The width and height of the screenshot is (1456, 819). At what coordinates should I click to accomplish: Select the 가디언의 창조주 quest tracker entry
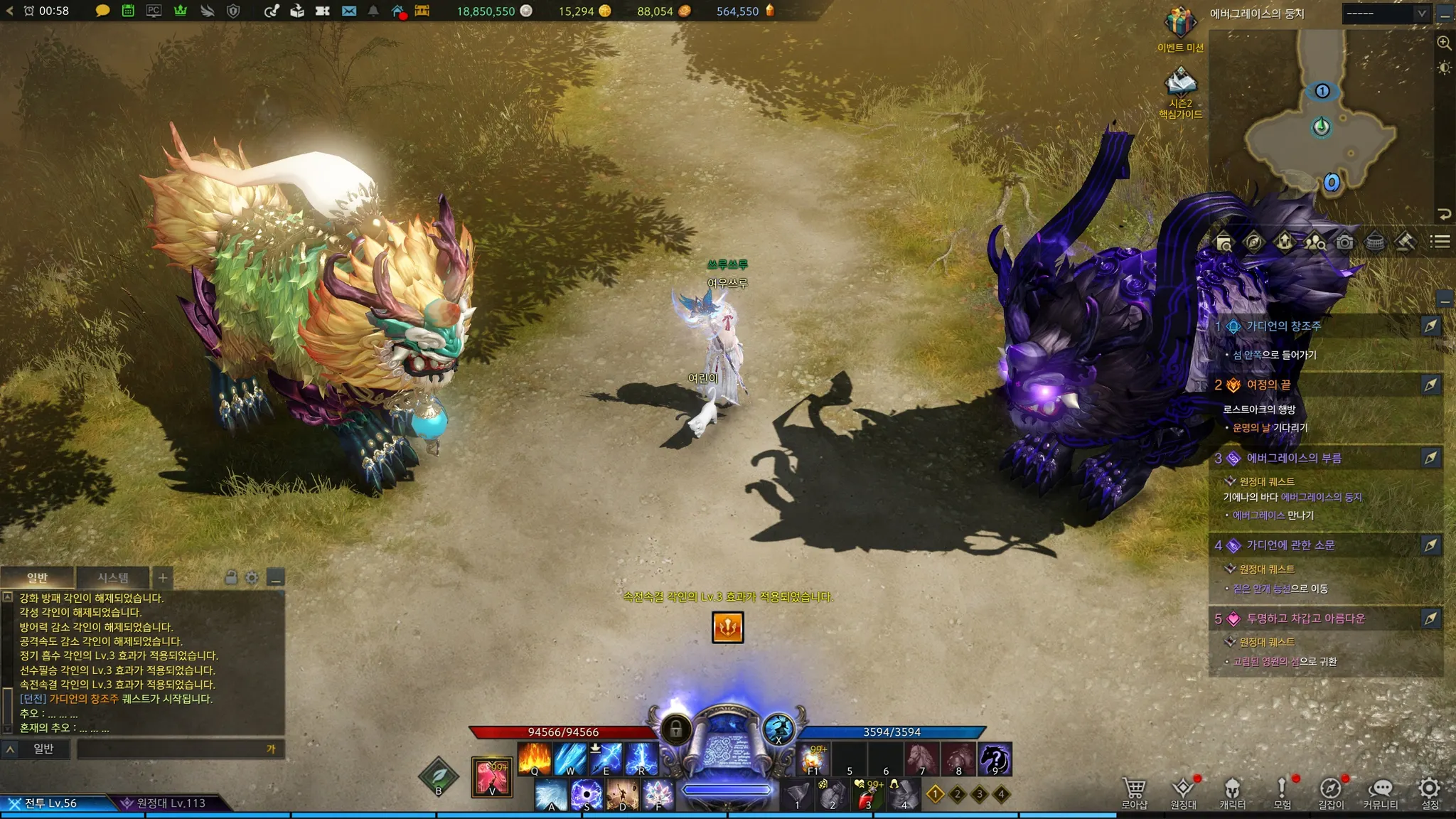point(1283,326)
